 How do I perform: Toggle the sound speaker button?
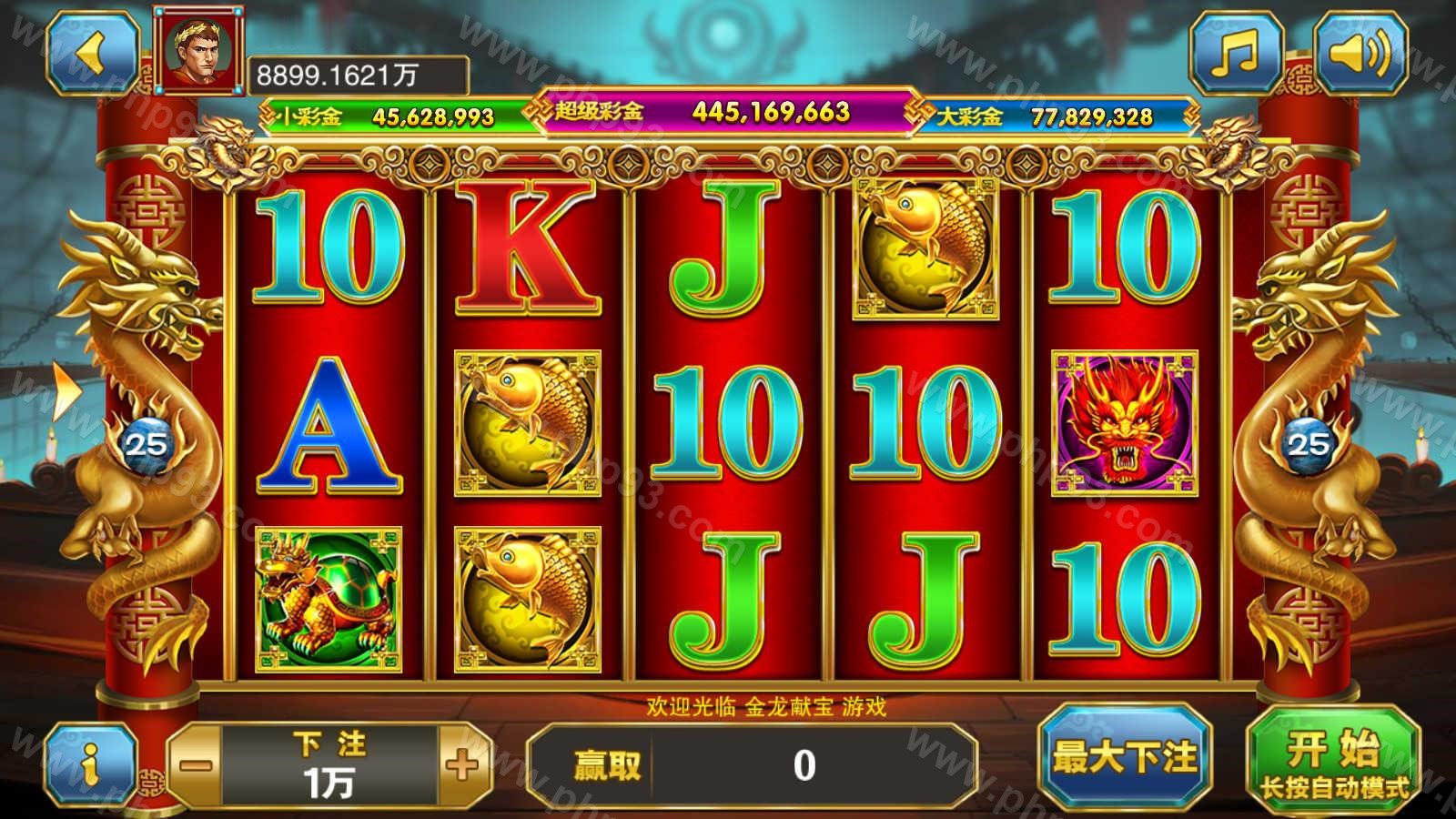pos(1360,54)
